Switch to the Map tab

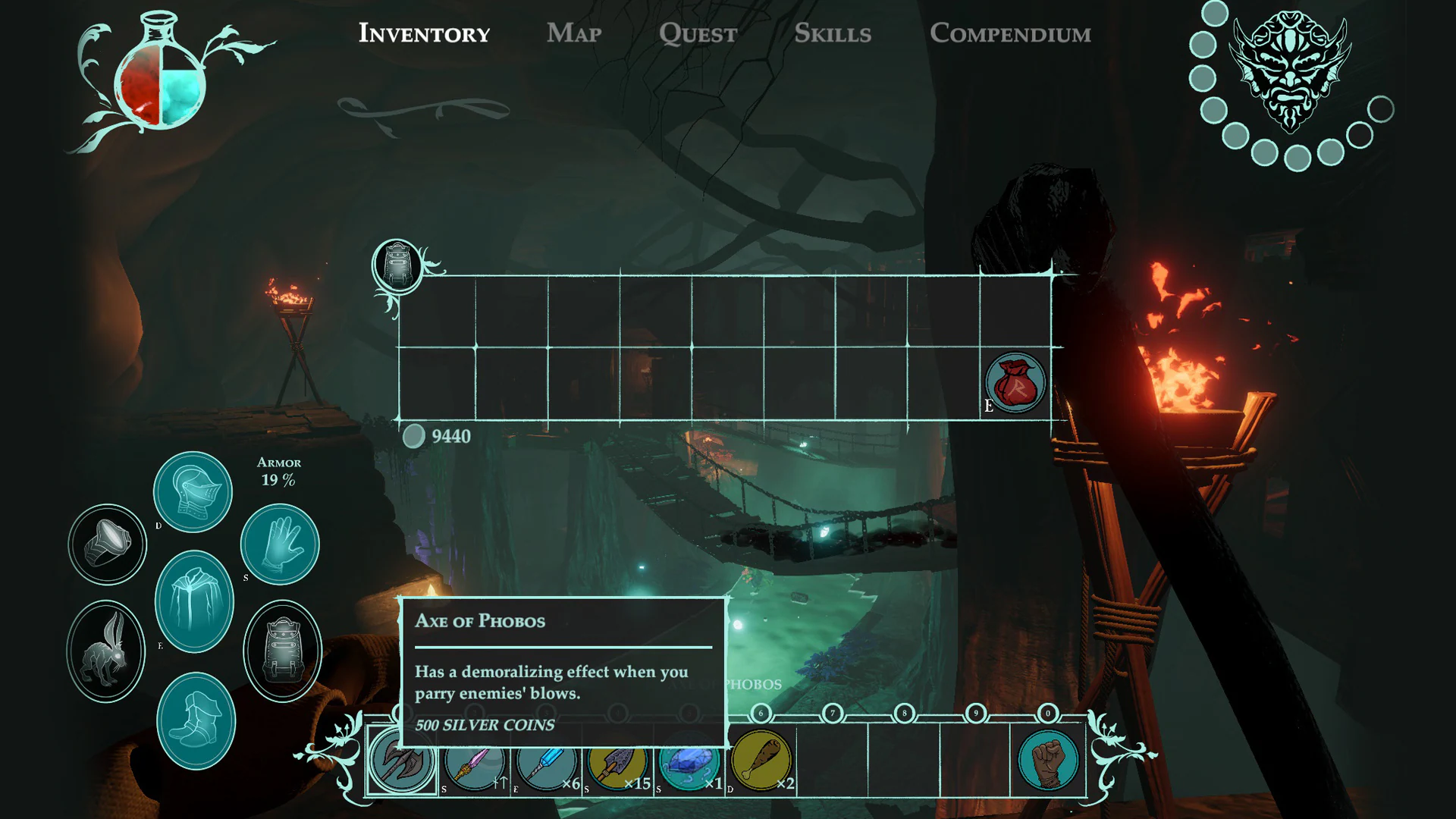[x=574, y=33]
